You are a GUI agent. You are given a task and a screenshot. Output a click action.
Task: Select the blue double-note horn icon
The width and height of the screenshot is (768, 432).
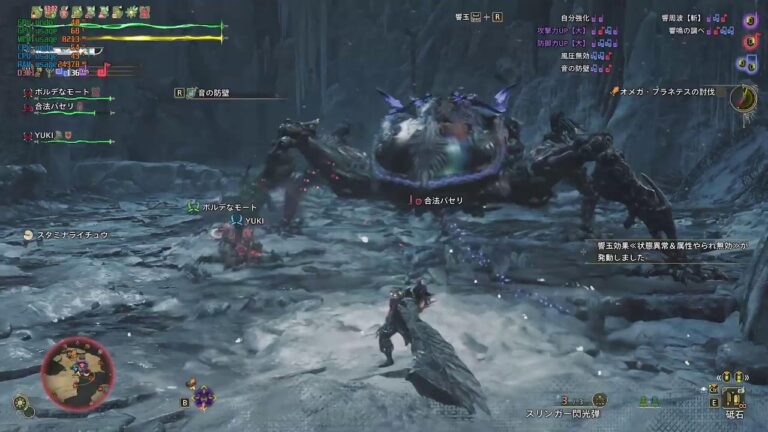[748, 63]
